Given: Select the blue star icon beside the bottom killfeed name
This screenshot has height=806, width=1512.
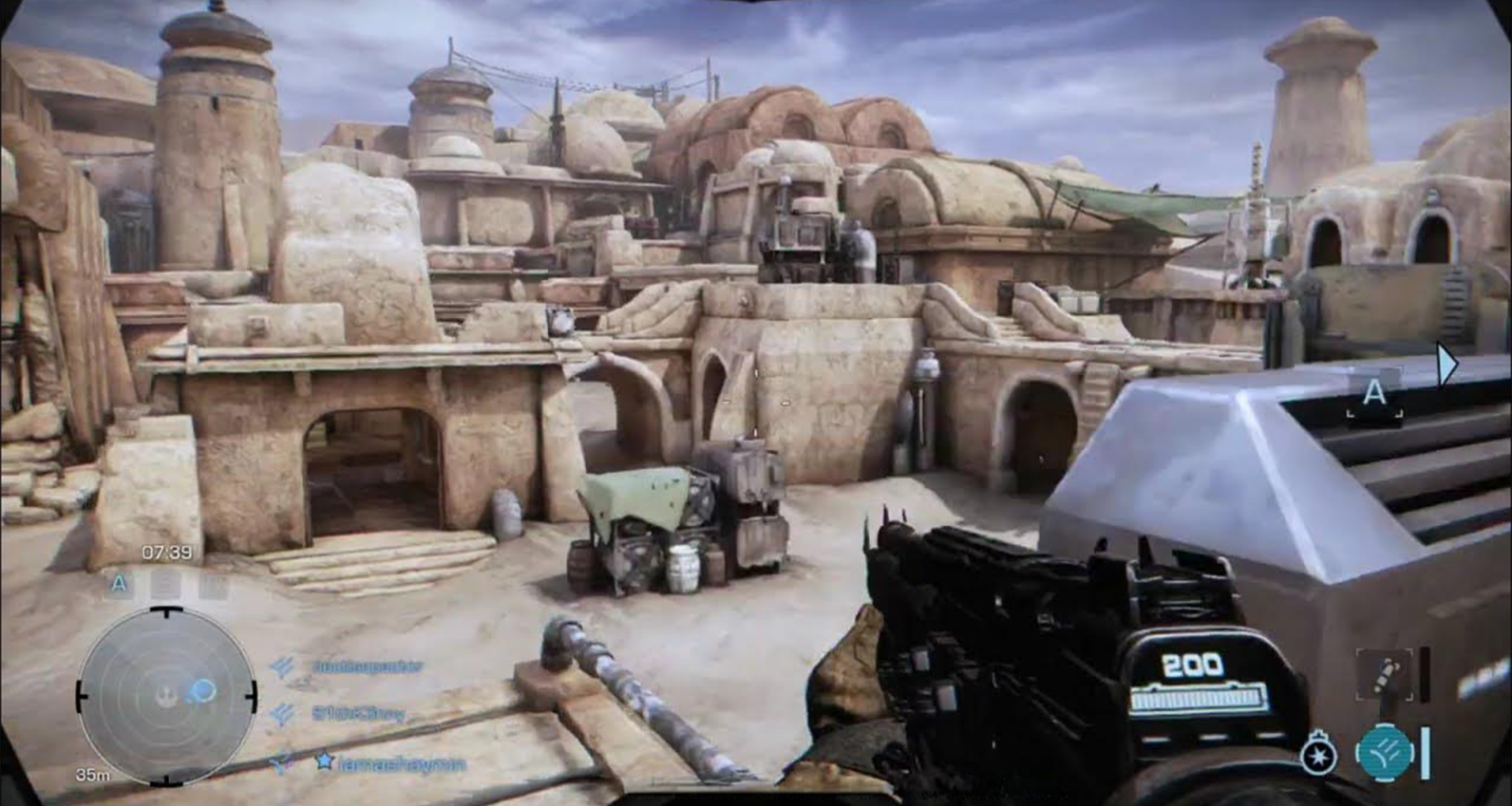Looking at the screenshot, I should (x=324, y=760).
